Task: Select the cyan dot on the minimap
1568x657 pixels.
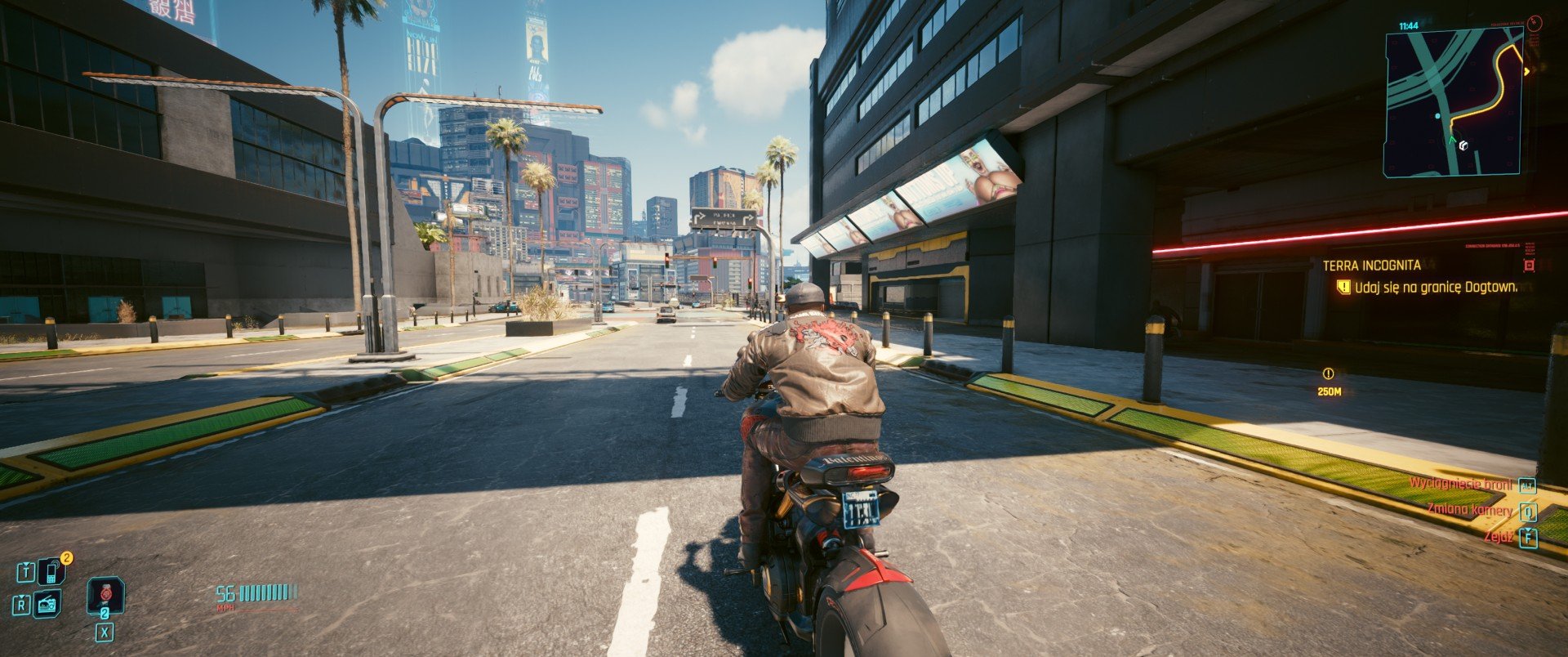Action: 1438,117
